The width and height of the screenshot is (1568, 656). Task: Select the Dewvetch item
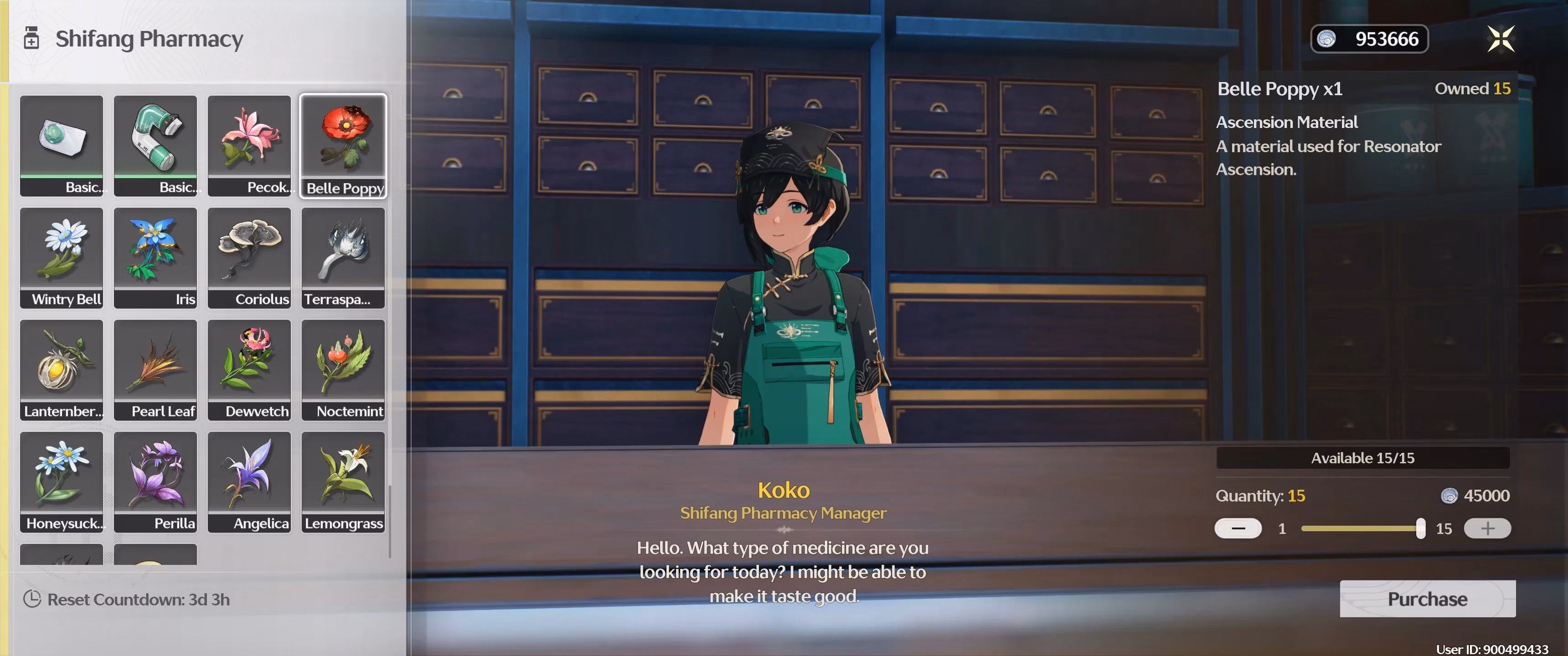pos(249,369)
